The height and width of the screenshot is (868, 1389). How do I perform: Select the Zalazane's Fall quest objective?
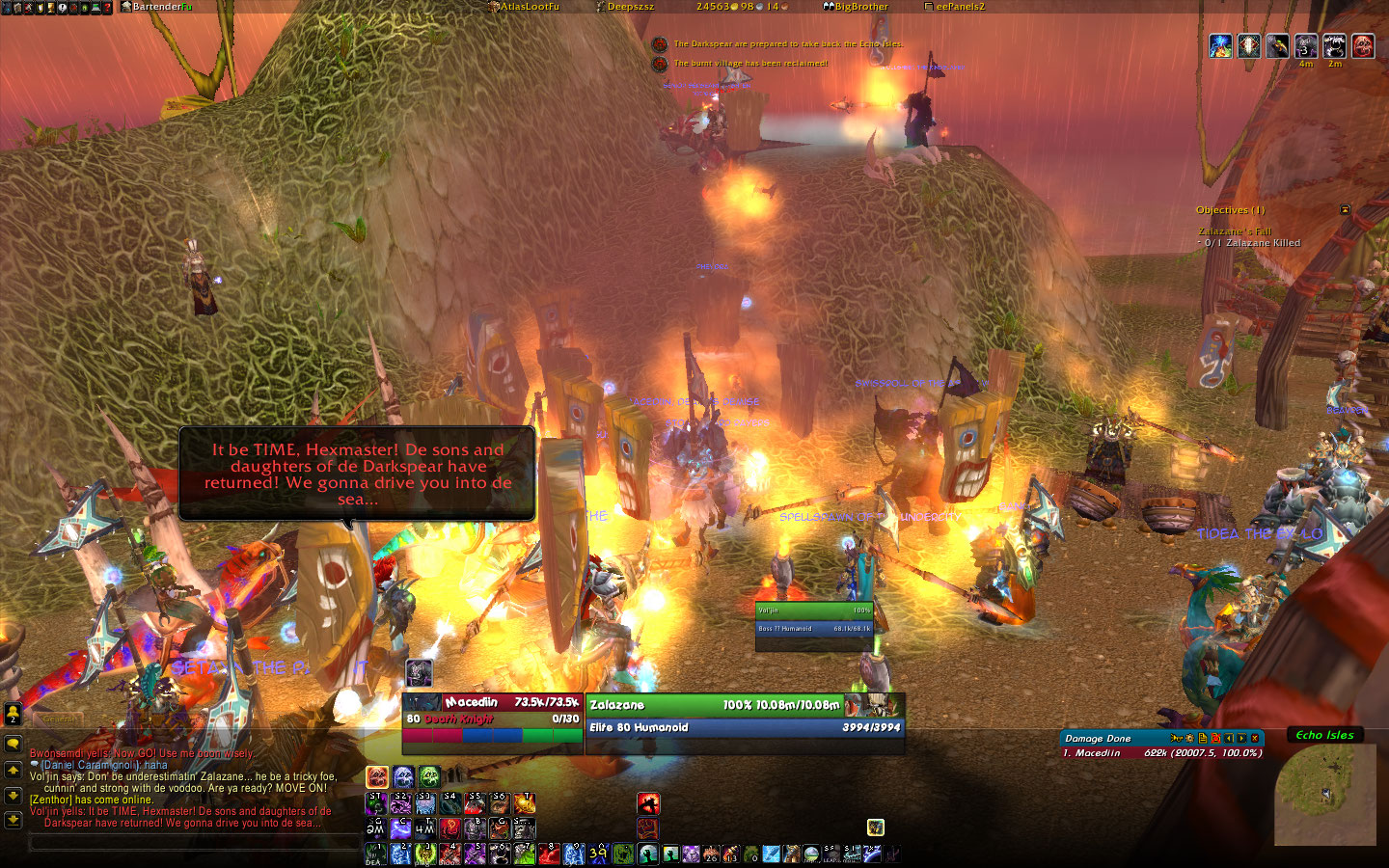1235,231
